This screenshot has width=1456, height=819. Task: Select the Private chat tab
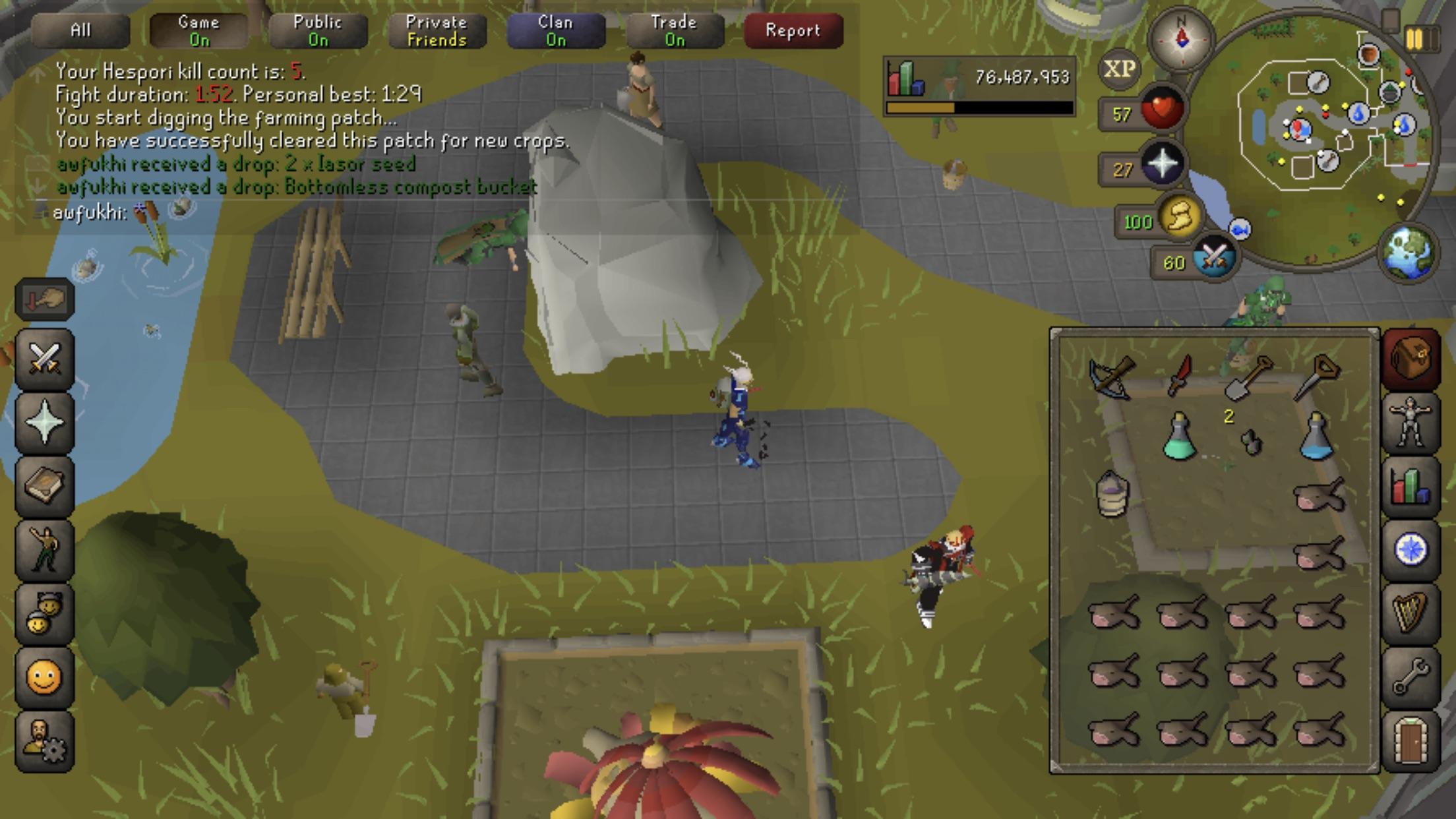tap(437, 30)
